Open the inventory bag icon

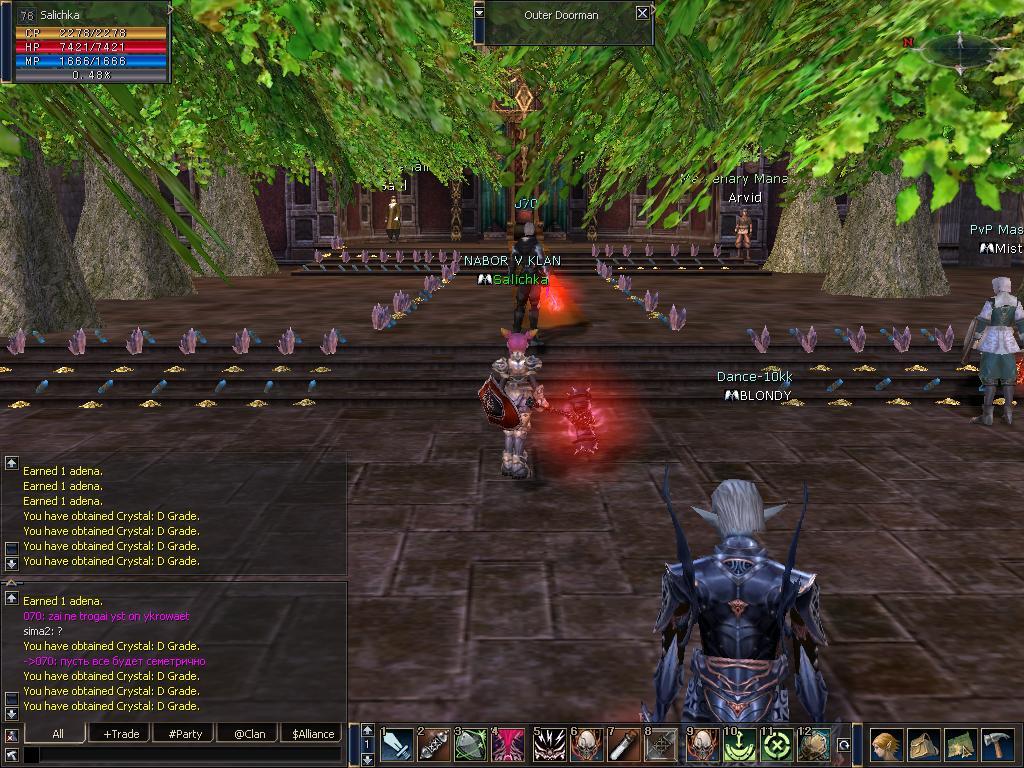(x=923, y=746)
